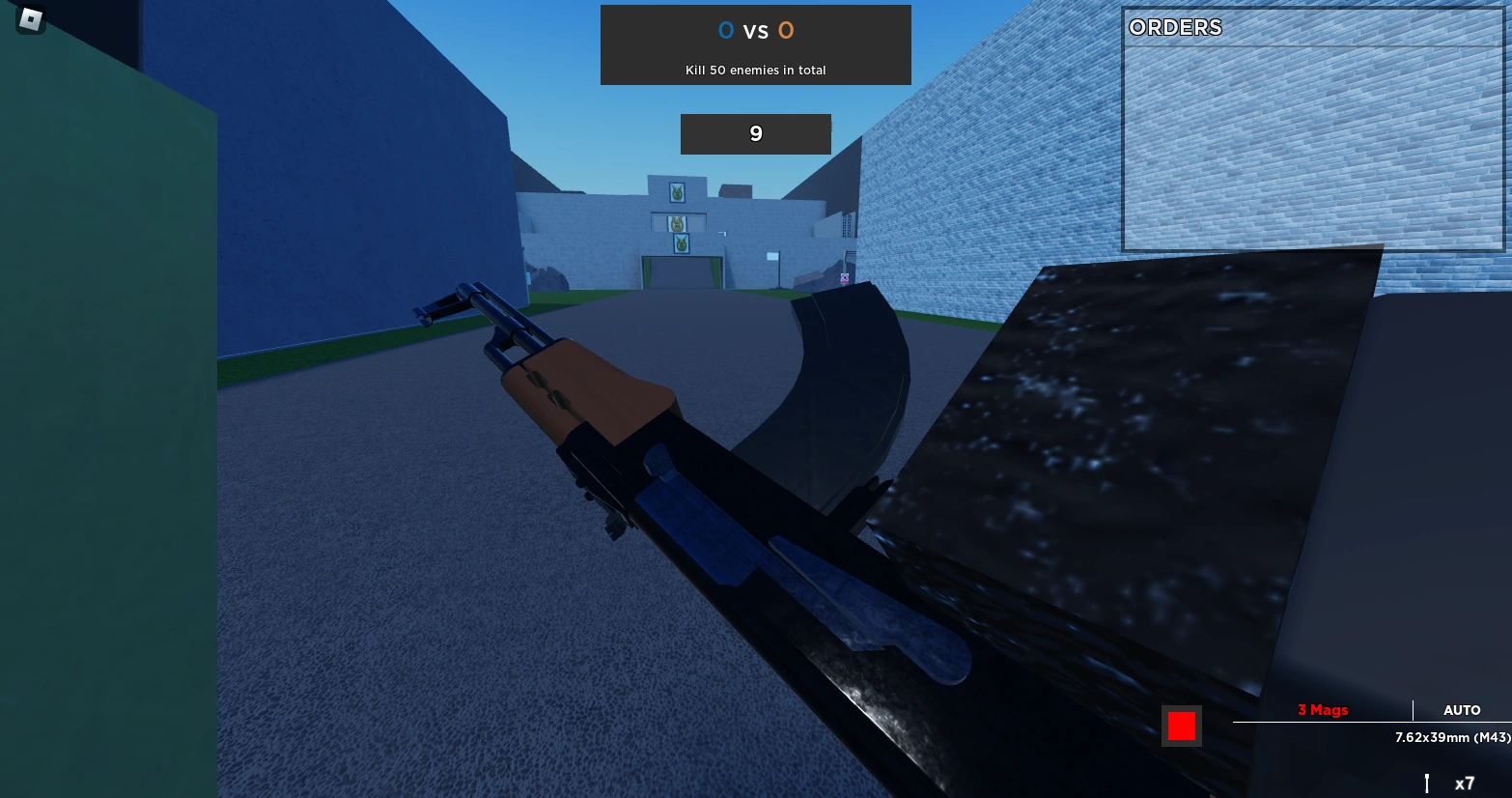Select the grenade icon beside x7
Screen dimensions: 1512x798
1428,783
